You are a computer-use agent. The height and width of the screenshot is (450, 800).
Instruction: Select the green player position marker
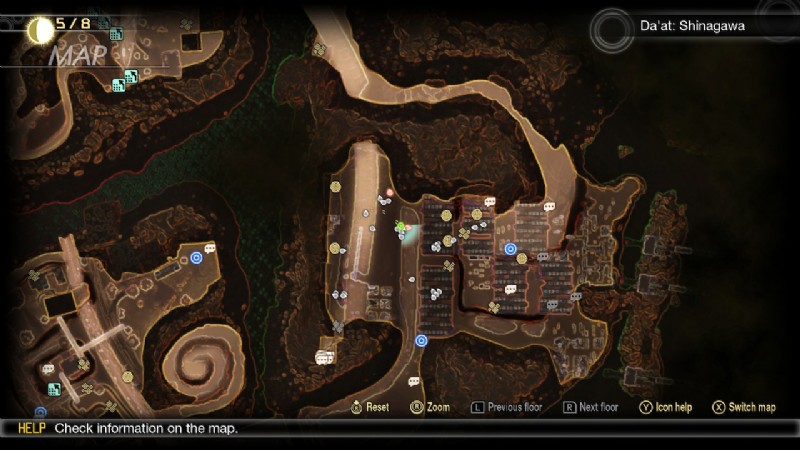(402, 227)
